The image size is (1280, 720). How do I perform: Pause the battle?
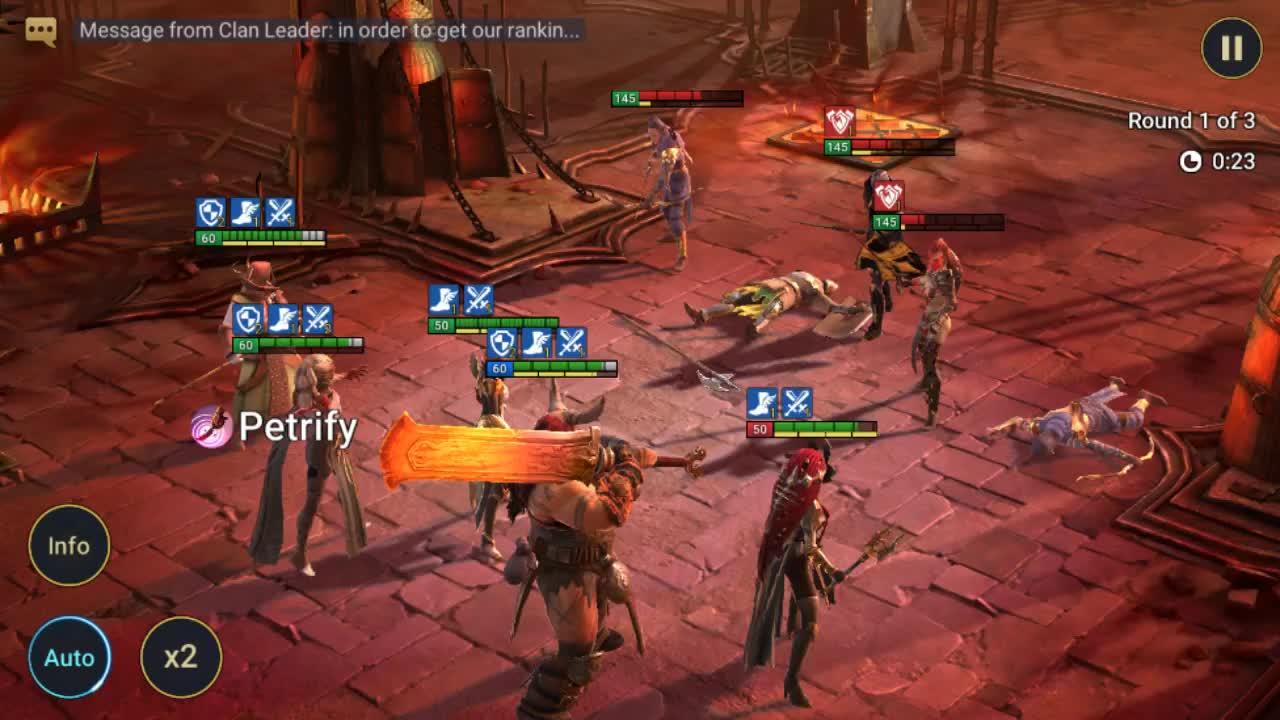(x=1231, y=48)
